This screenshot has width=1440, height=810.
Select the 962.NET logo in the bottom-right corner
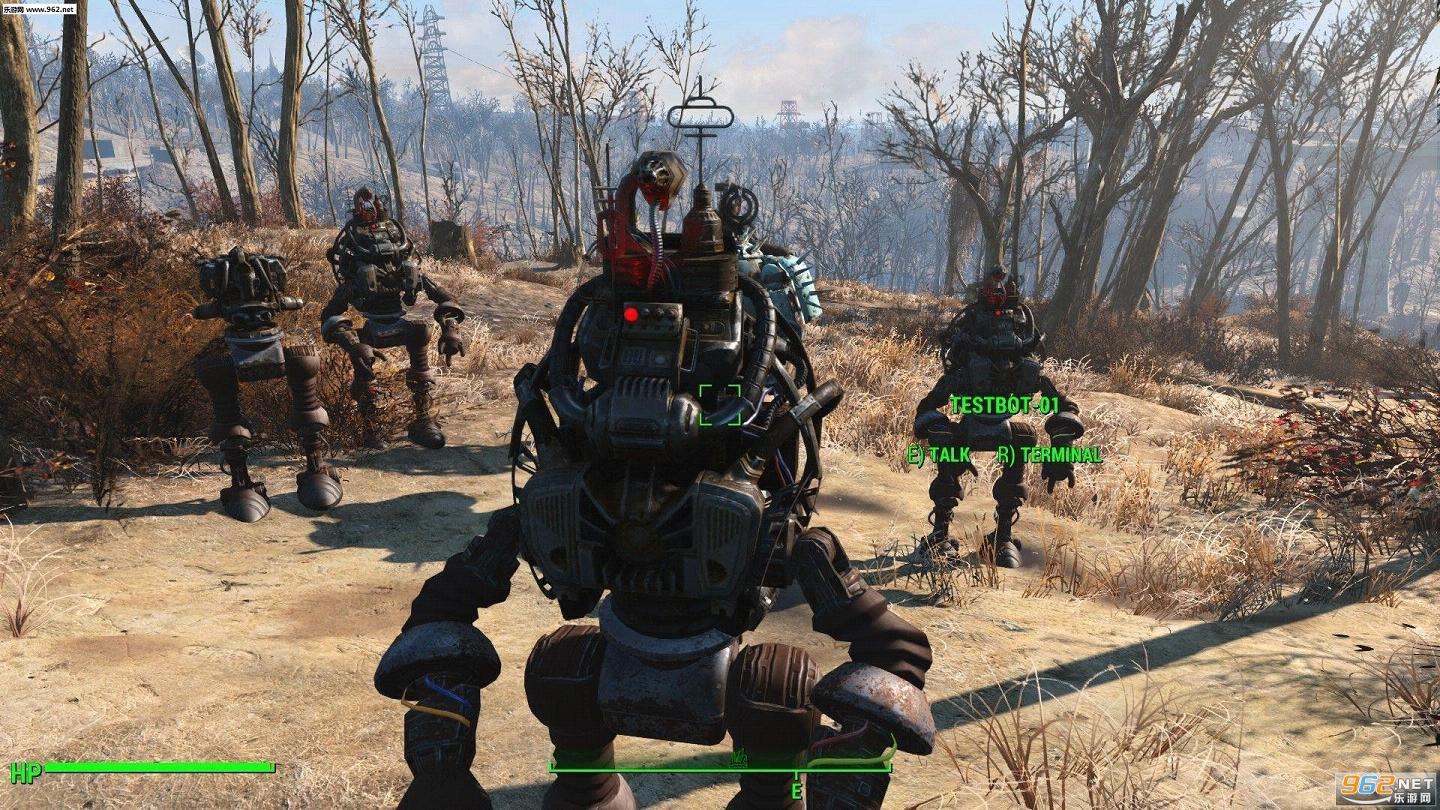click(1388, 790)
